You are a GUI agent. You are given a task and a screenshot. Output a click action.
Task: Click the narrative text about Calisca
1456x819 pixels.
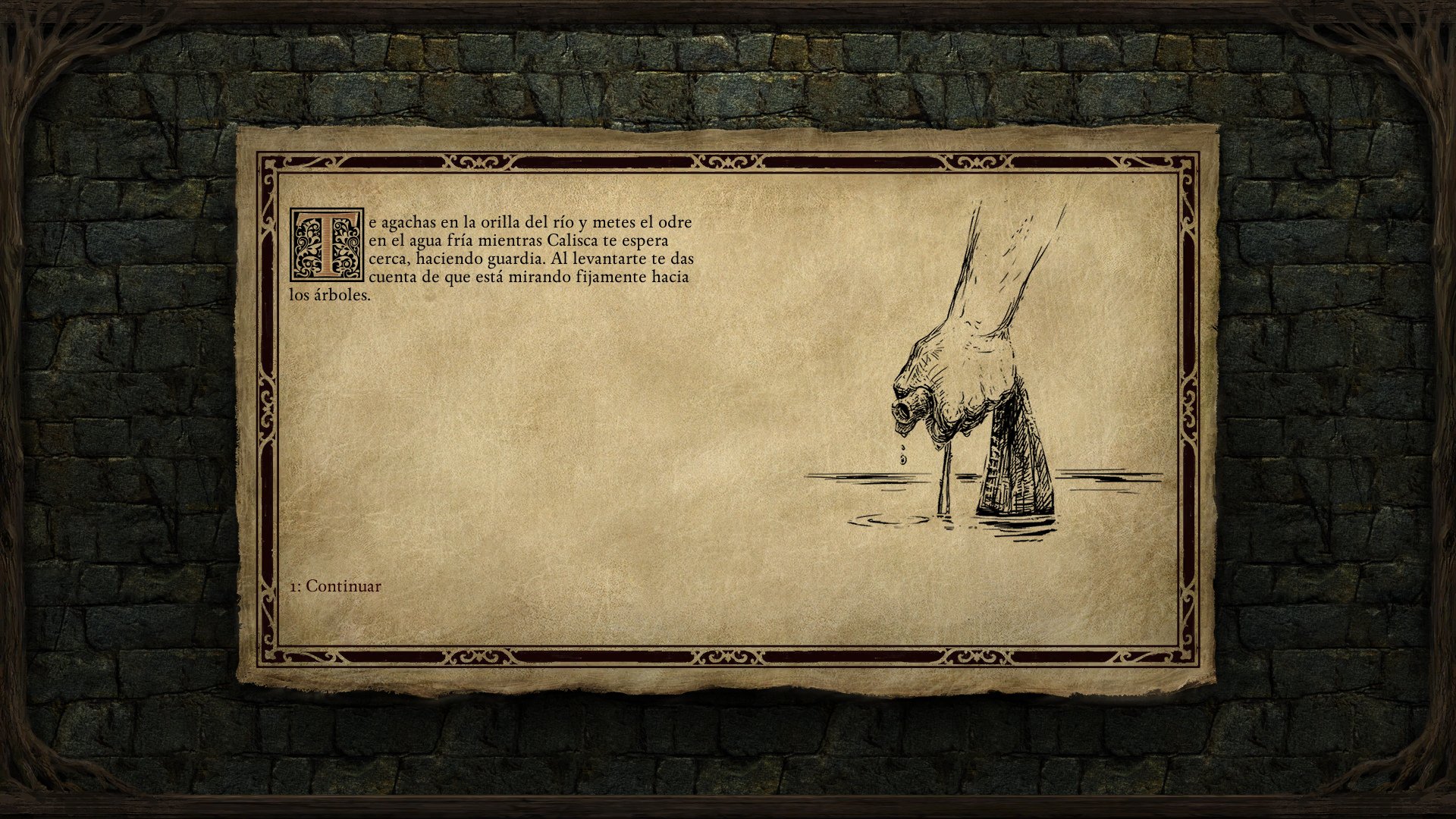(x=523, y=250)
